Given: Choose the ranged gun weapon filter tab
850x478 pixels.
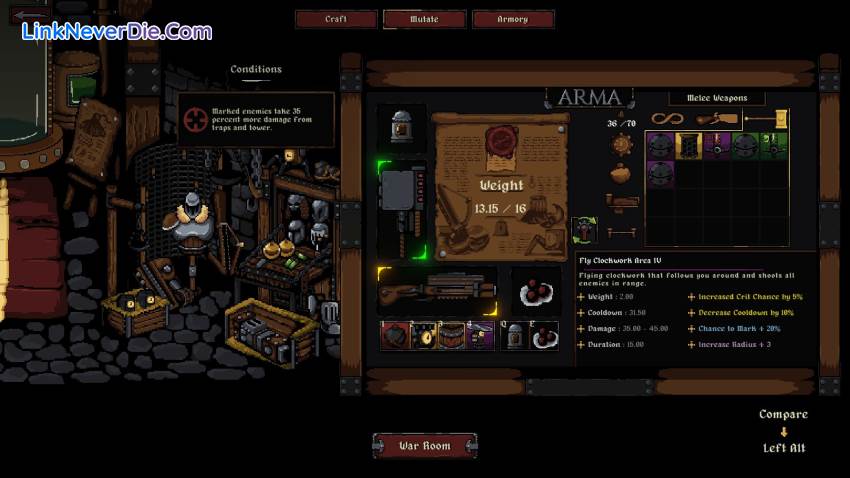Looking at the screenshot, I should coord(716,119).
